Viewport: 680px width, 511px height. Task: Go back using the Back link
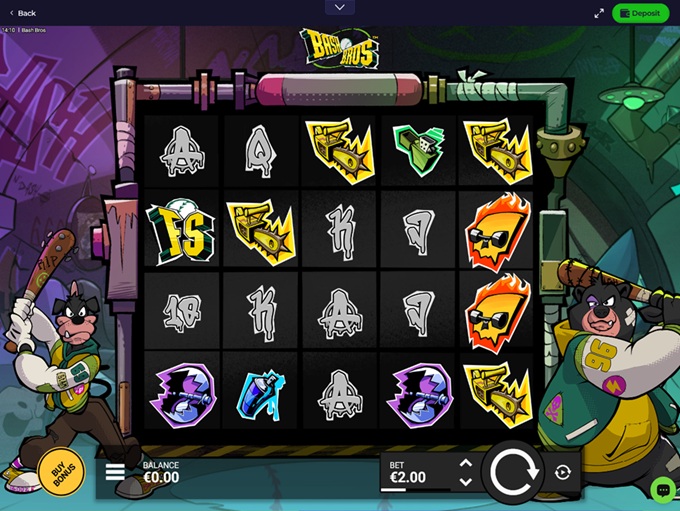(x=22, y=13)
